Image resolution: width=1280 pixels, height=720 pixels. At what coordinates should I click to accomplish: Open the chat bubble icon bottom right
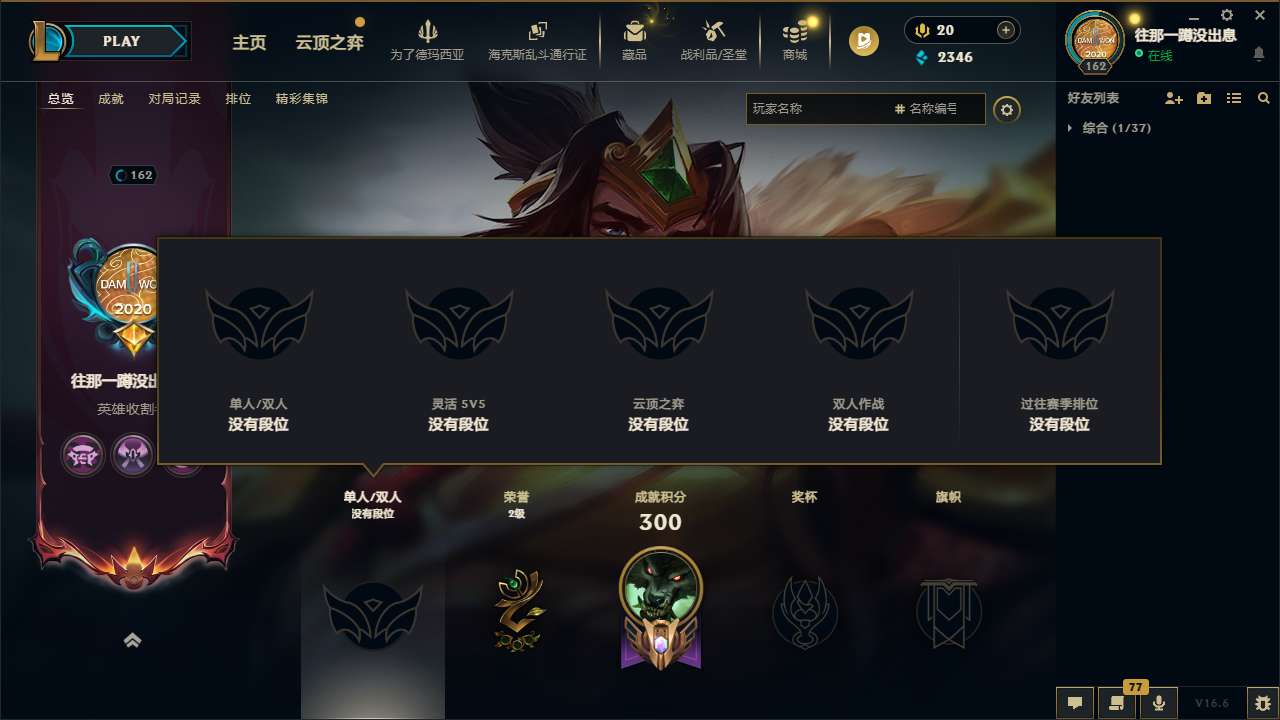(x=1074, y=704)
